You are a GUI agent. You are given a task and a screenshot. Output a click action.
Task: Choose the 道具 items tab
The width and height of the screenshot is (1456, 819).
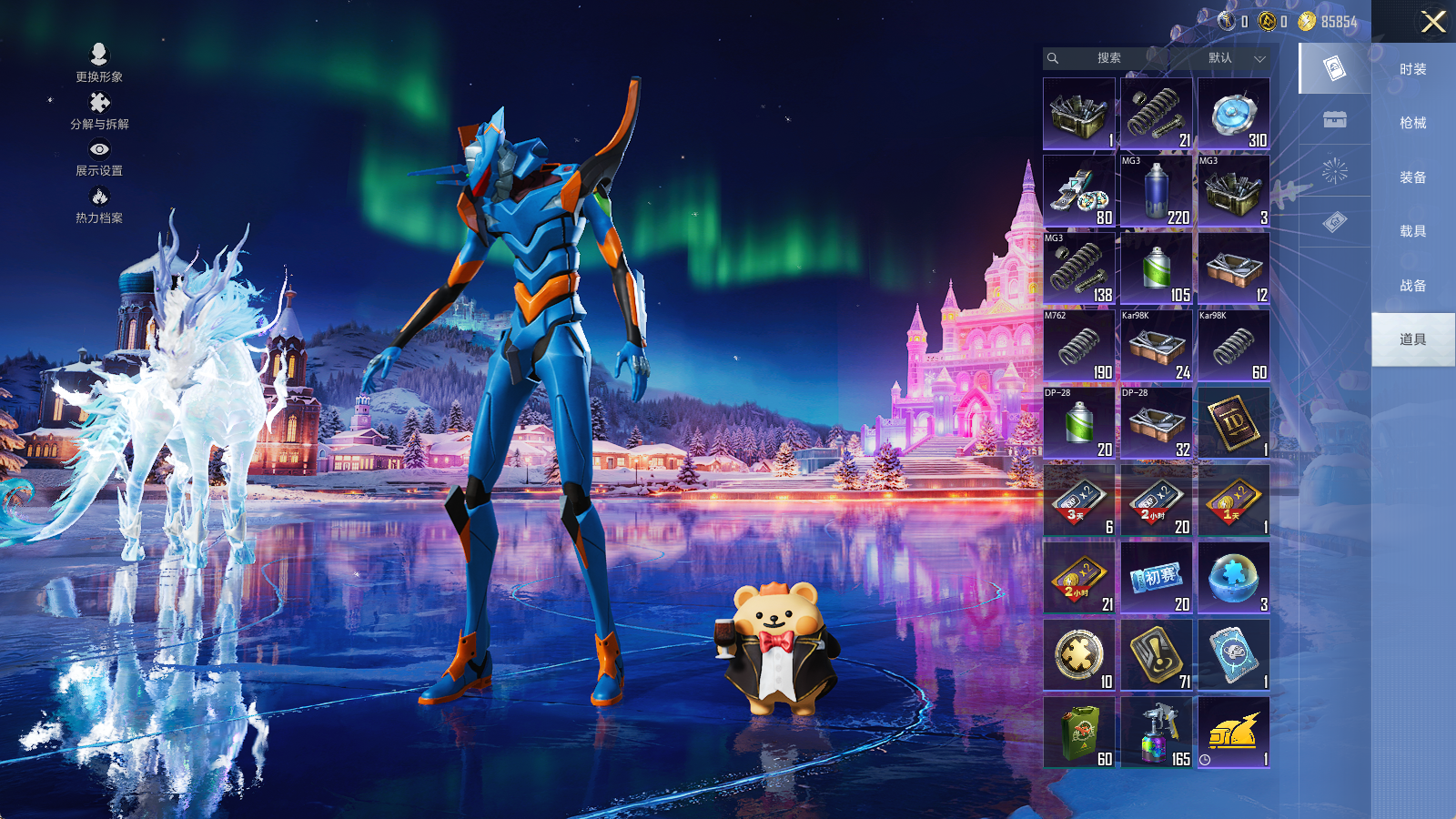click(x=1412, y=339)
